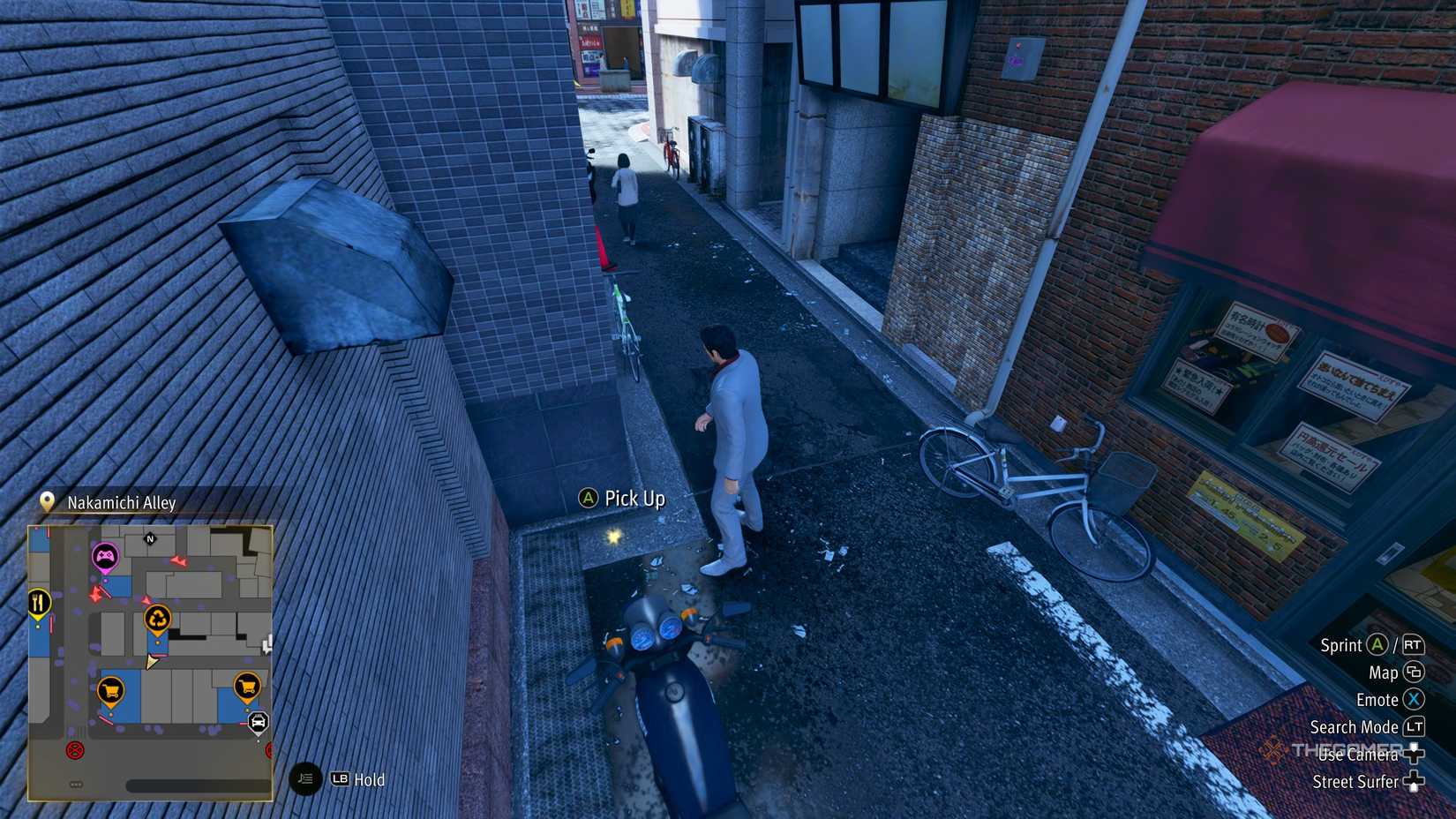Click the taxi icon on the minimap
Viewport: 1456px width, 819px height.
(258, 721)
